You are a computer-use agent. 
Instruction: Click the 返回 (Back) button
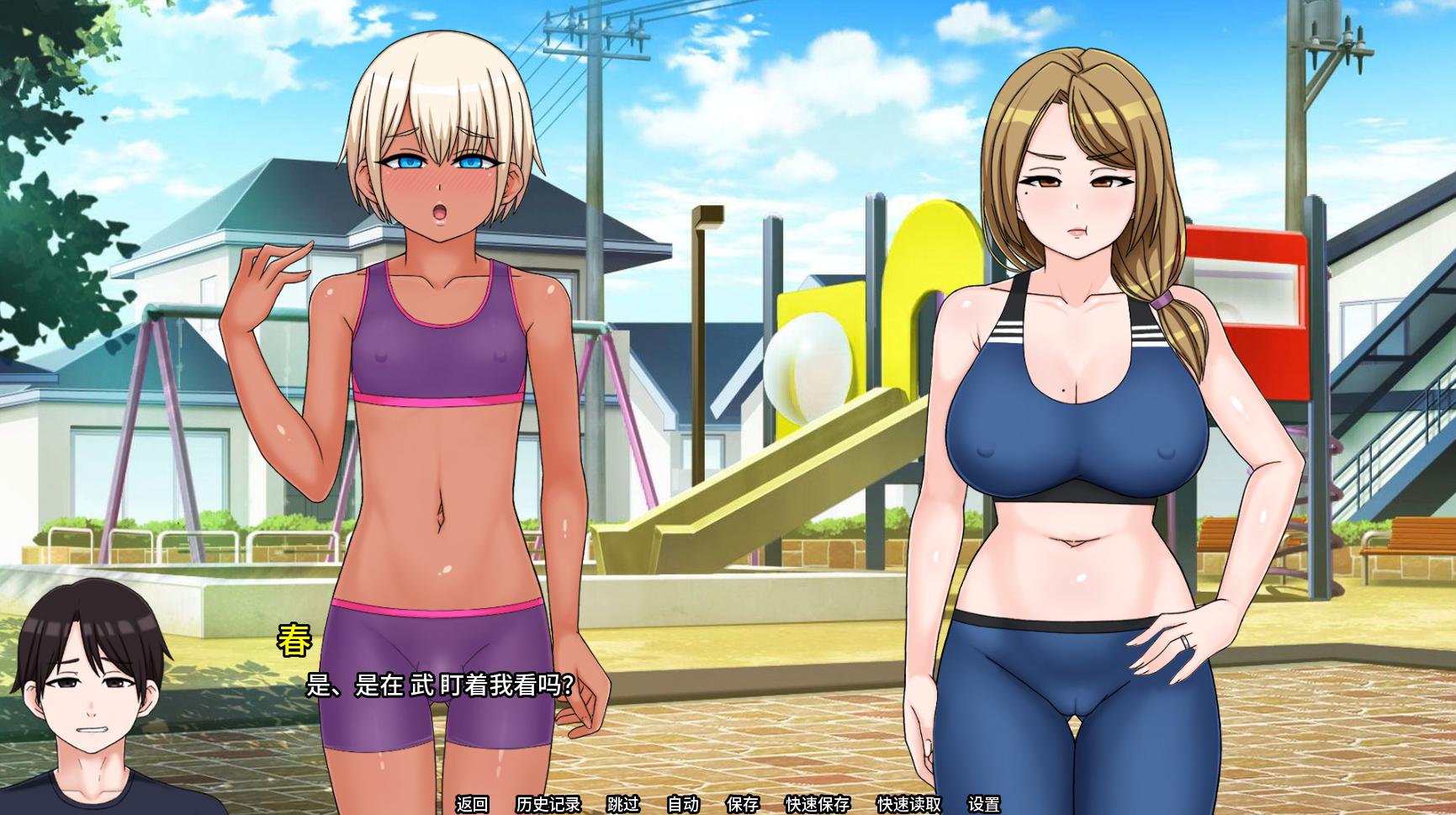pyautogui.click(x=472, y=804)
